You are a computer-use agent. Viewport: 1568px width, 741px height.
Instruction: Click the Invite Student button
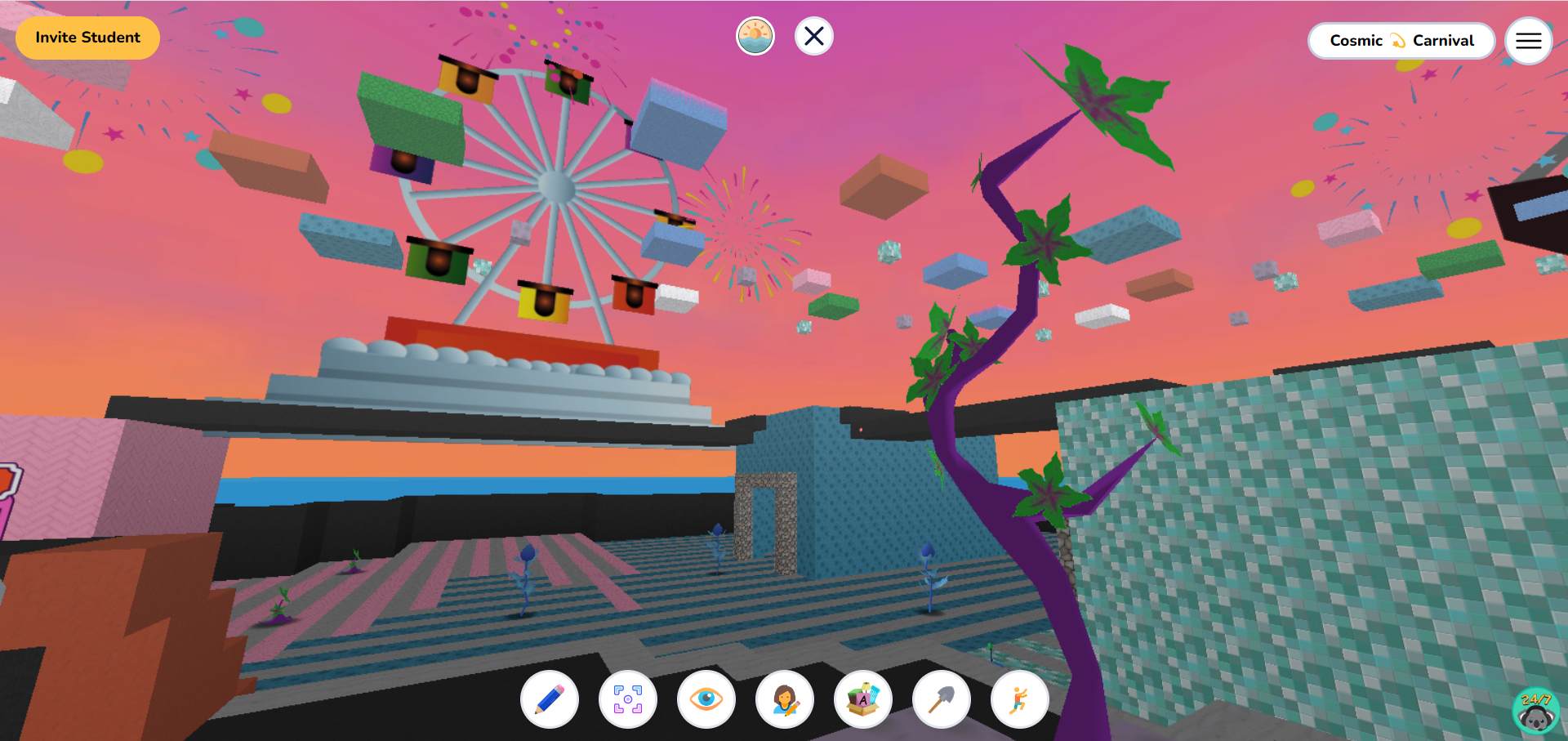[87, 37]
